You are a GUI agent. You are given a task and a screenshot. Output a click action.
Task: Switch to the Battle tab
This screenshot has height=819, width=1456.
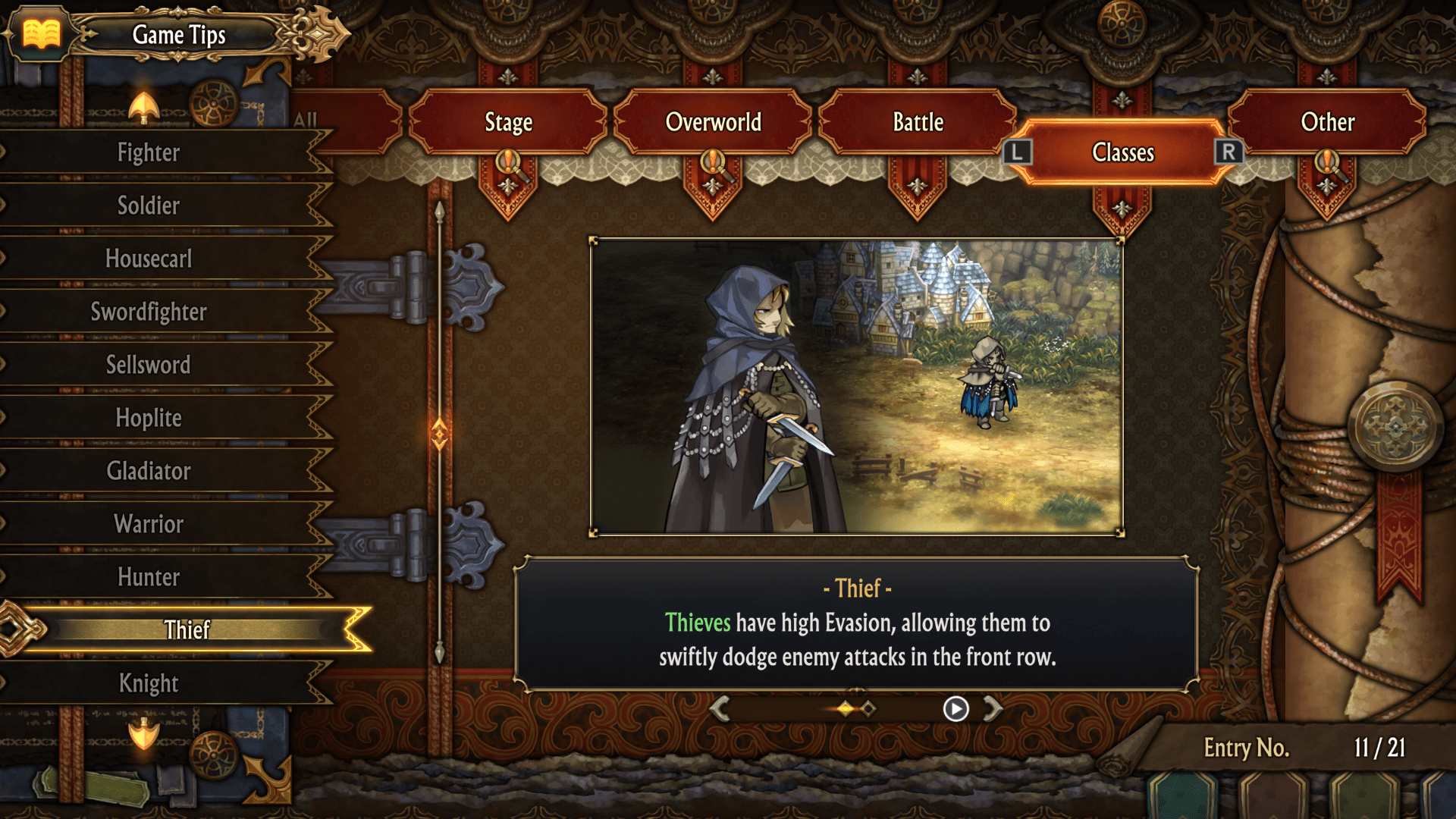point(918,122)
